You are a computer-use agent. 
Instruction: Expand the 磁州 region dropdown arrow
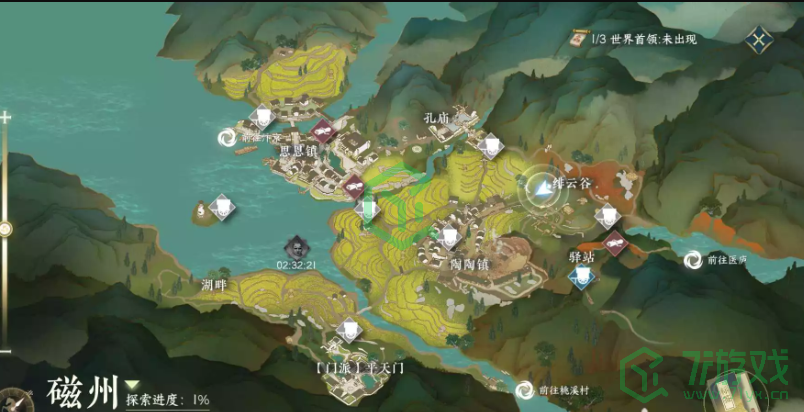[132, 384]
